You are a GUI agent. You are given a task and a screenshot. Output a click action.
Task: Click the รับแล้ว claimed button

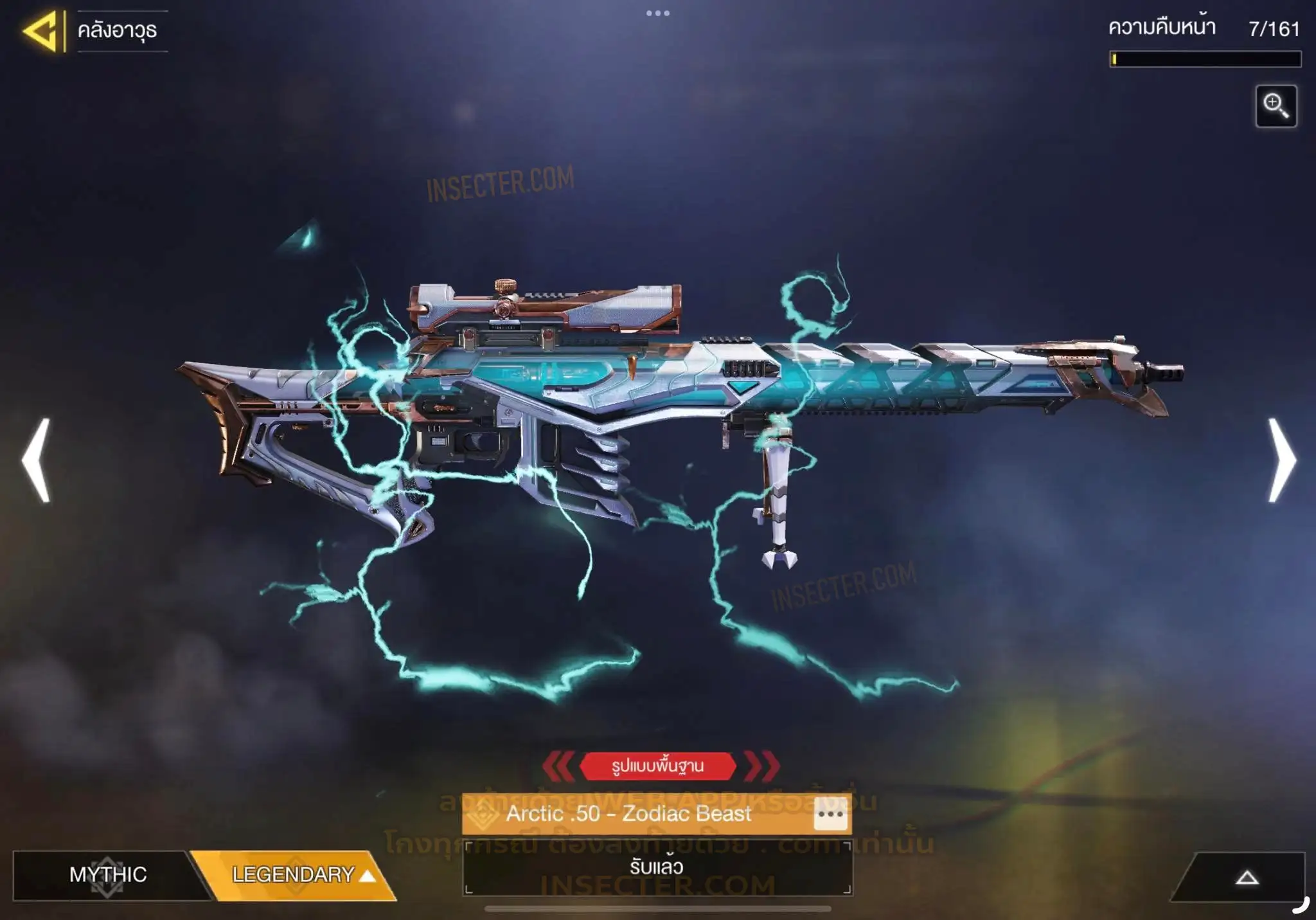point(657,867)
